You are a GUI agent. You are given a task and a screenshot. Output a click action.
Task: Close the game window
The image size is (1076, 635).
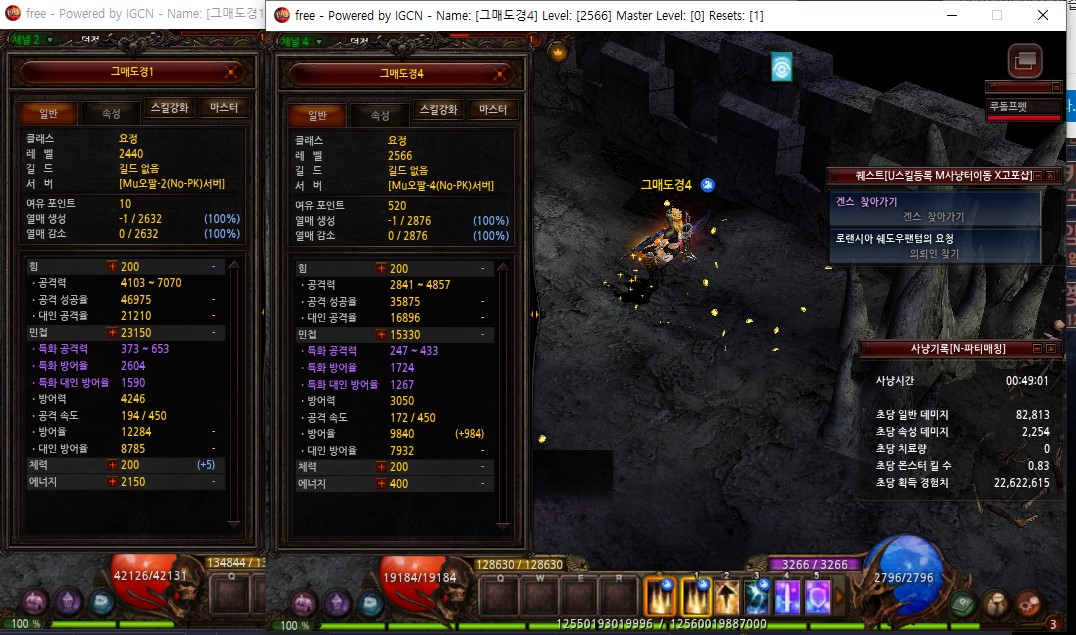[1043, 15]
